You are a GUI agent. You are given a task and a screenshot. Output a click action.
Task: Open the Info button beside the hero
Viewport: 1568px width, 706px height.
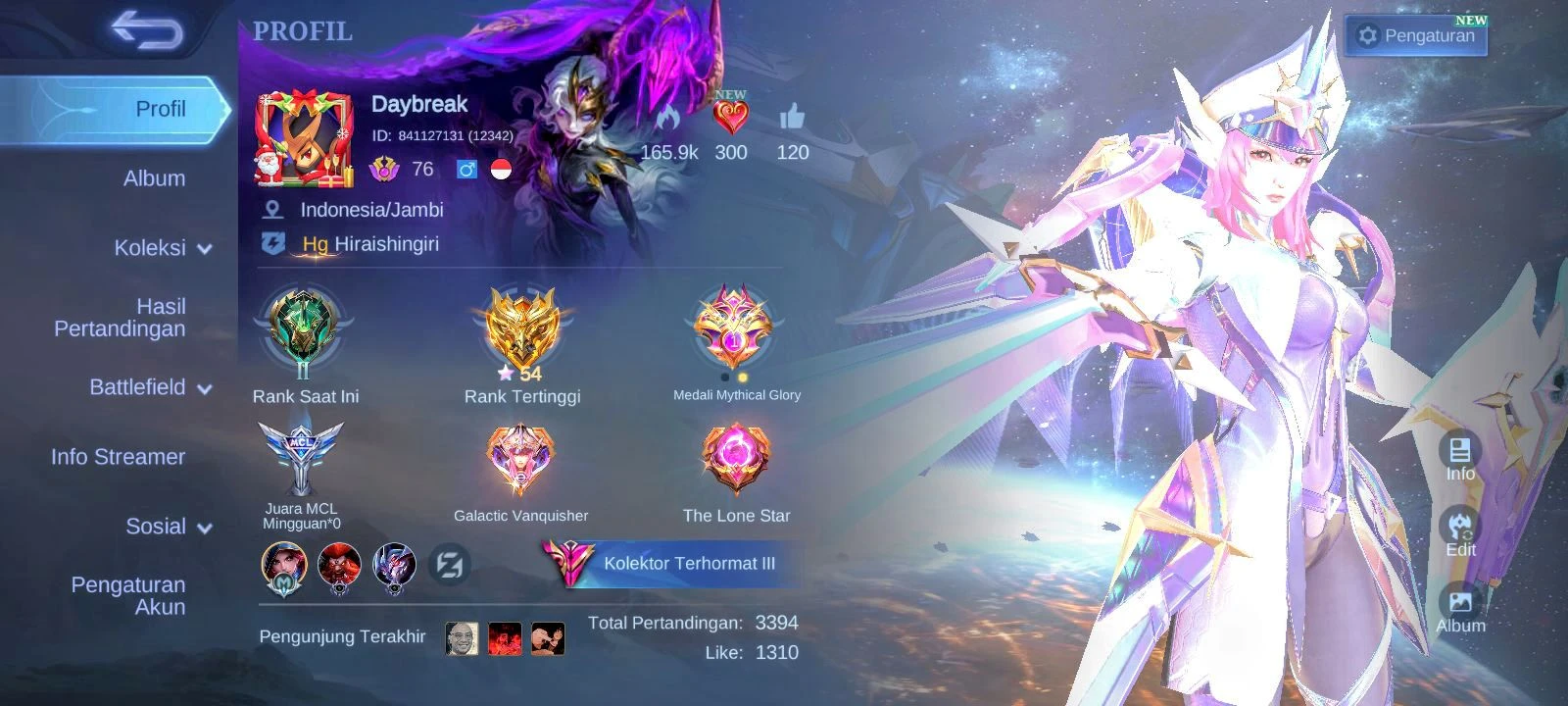(1460, 457)
